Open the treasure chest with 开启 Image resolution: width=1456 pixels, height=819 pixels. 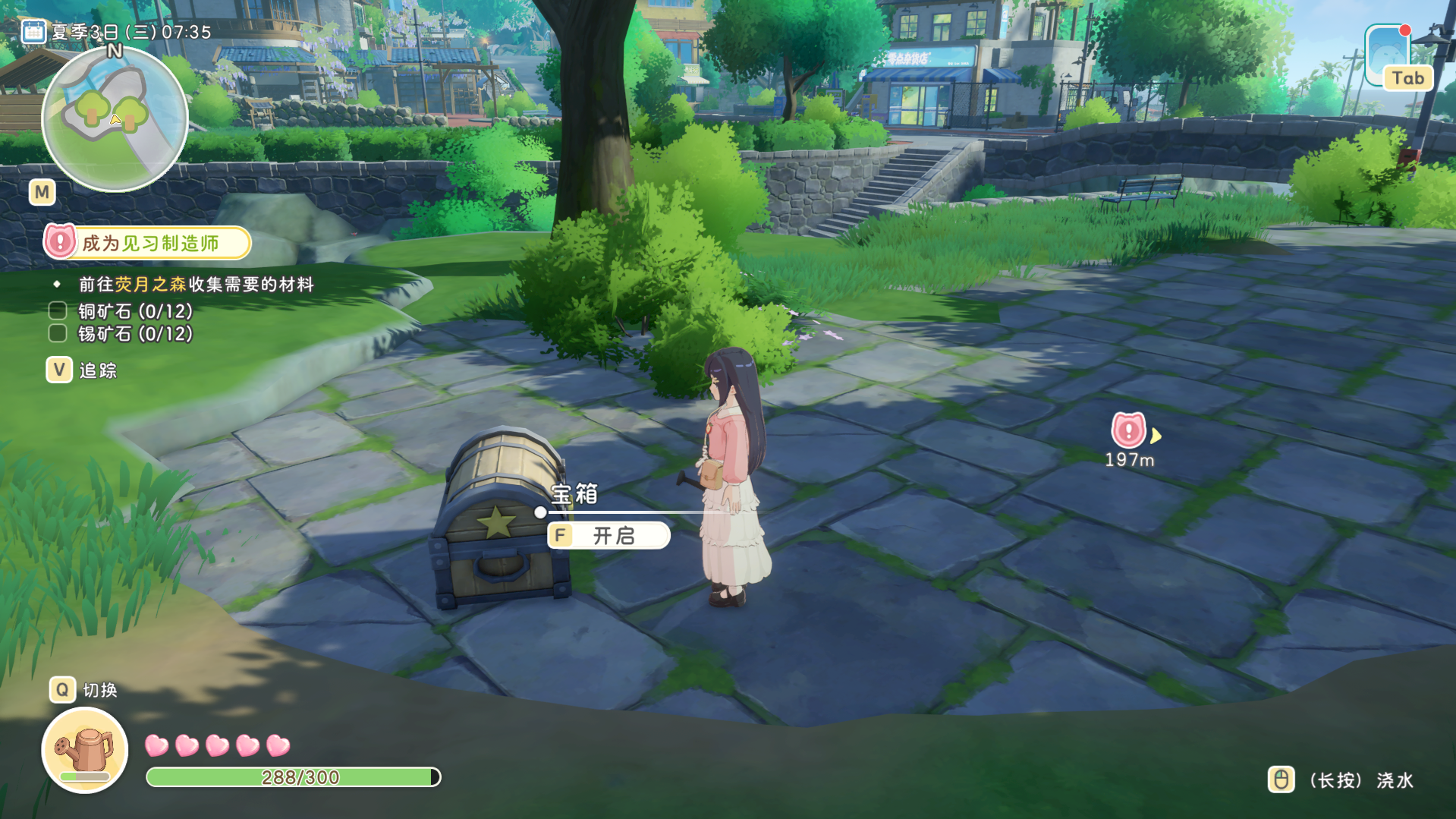[x=609, y=536]
